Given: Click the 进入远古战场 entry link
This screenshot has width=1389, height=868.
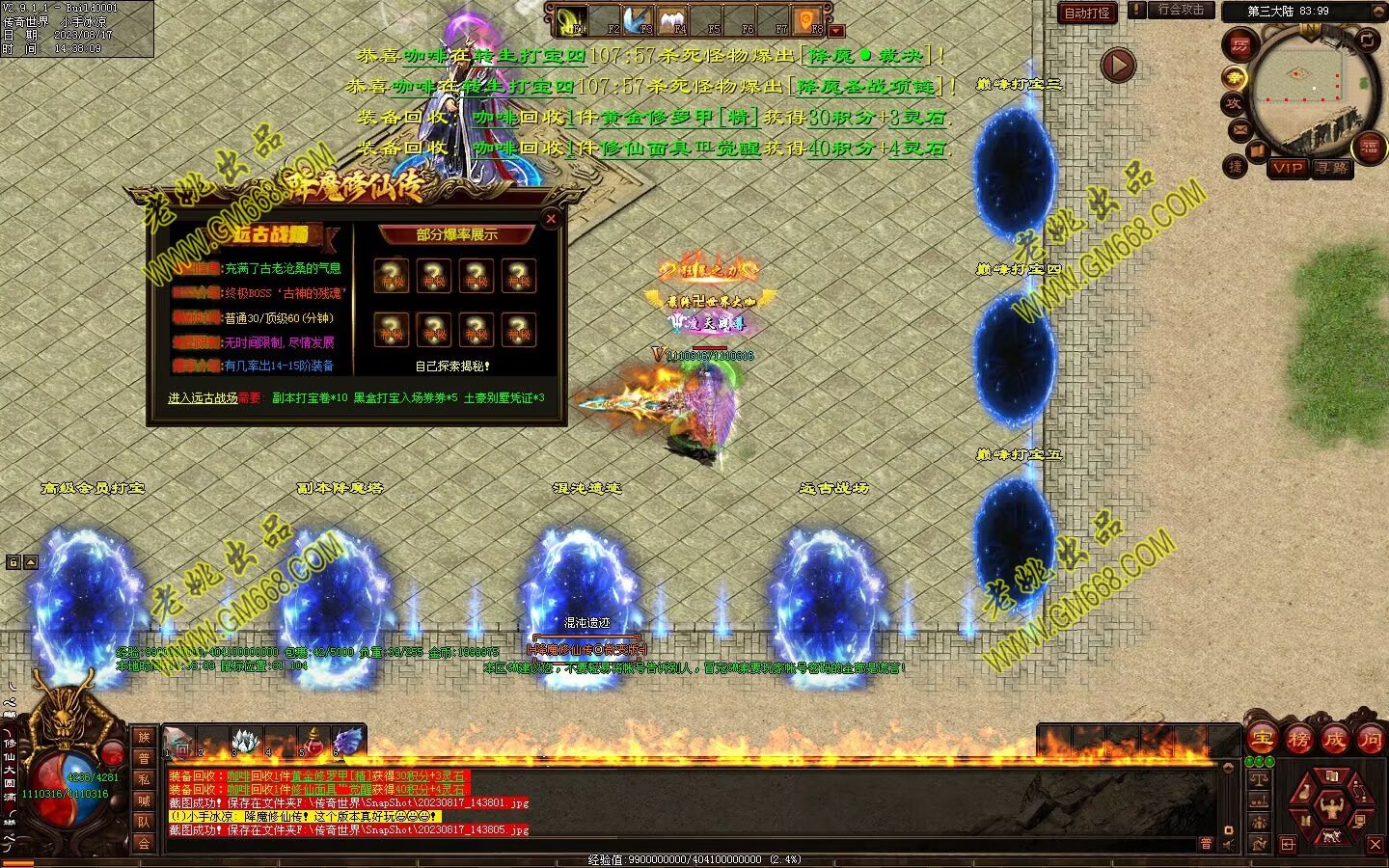Looking at the screenshot, I should click(x=203, y=397).
